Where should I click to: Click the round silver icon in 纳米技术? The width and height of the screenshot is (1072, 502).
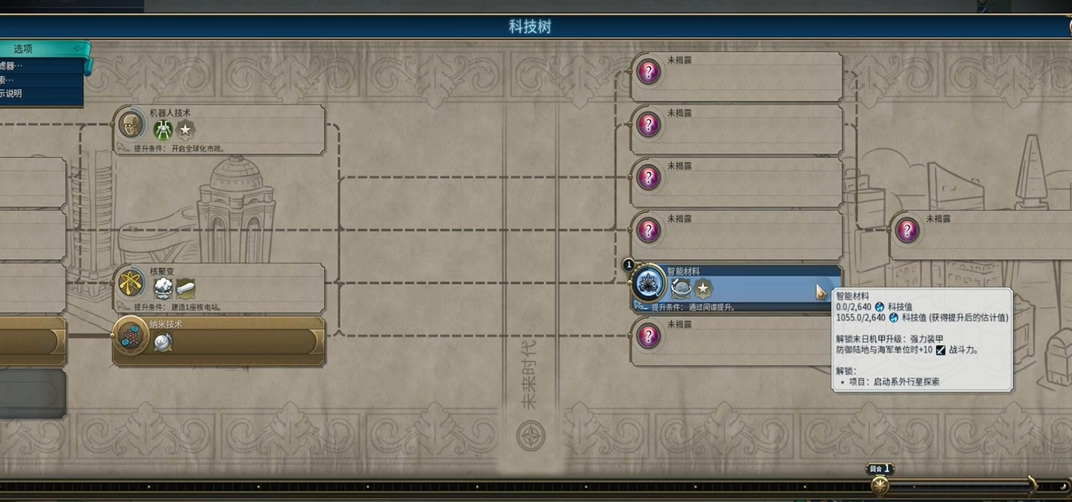pos(163,342)
